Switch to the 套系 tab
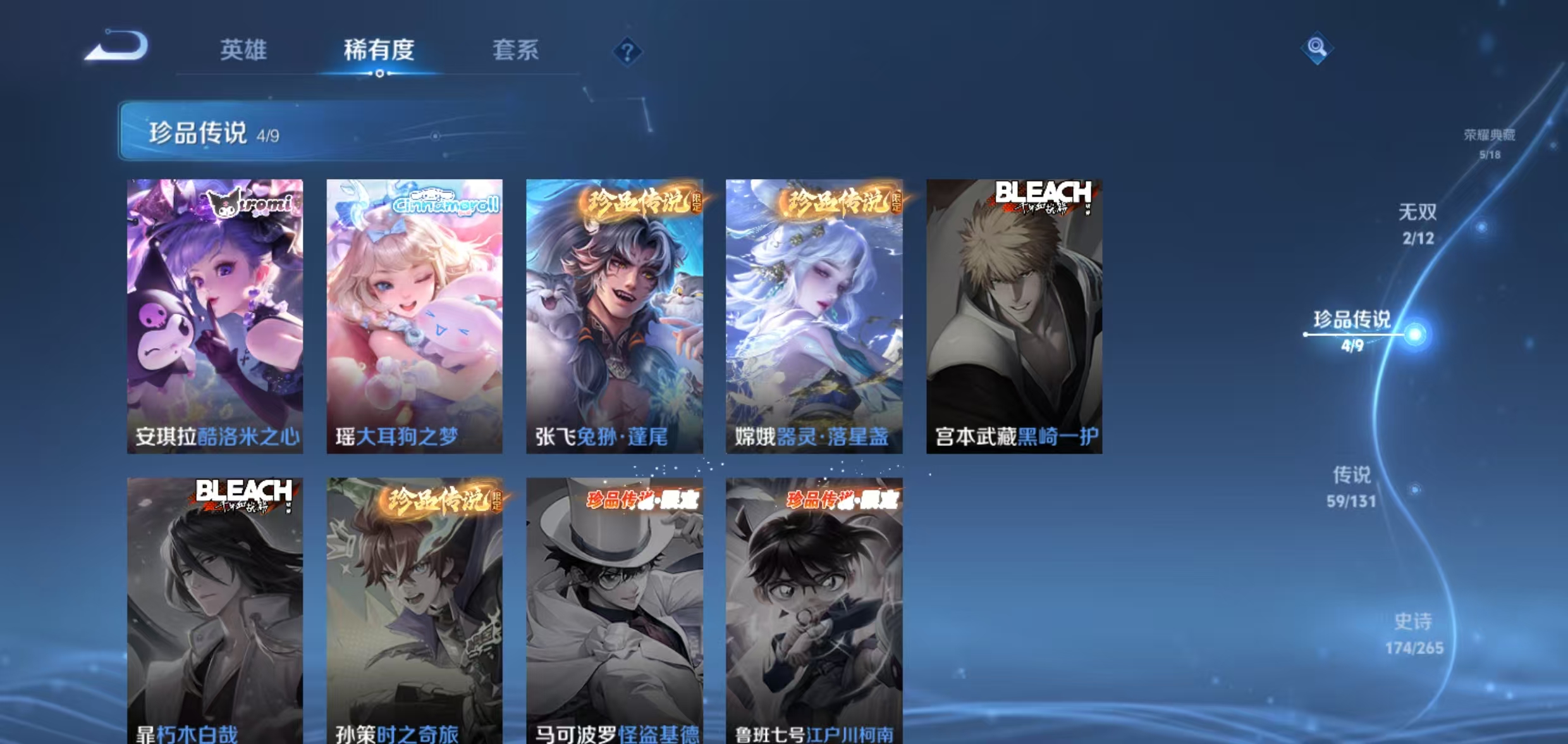Viewport: 1568px width, 744px height. tap(516, 49)
